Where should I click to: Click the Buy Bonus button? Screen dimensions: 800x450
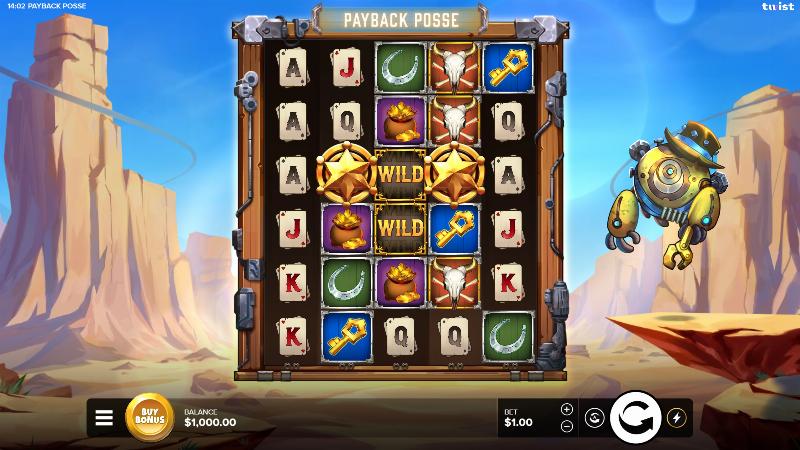[149, 418]
